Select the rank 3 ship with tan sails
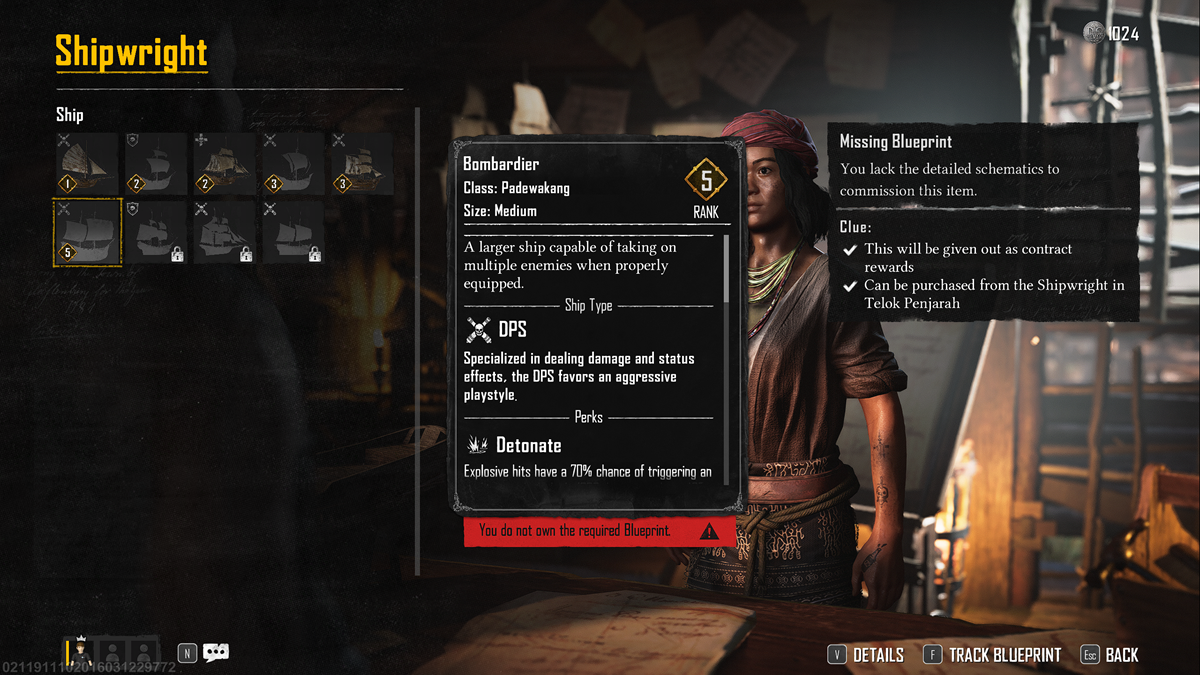The height and width of the screenshot is (675, 1200). (363, 163)
